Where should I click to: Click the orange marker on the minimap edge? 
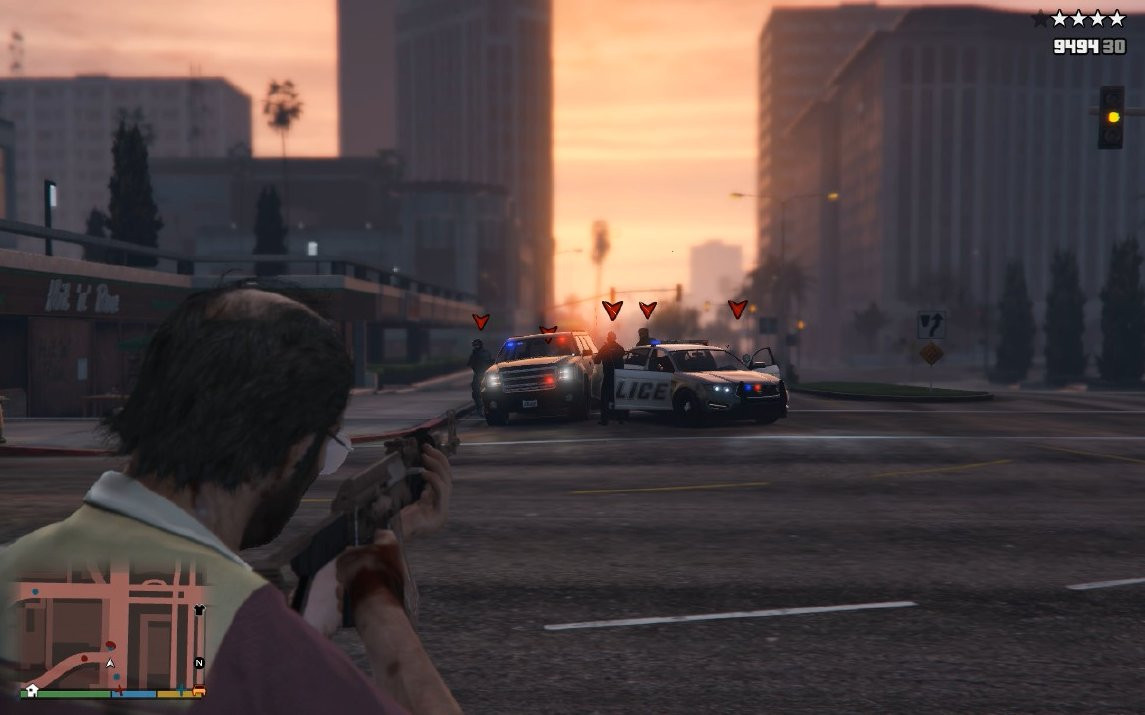point(199,690)
